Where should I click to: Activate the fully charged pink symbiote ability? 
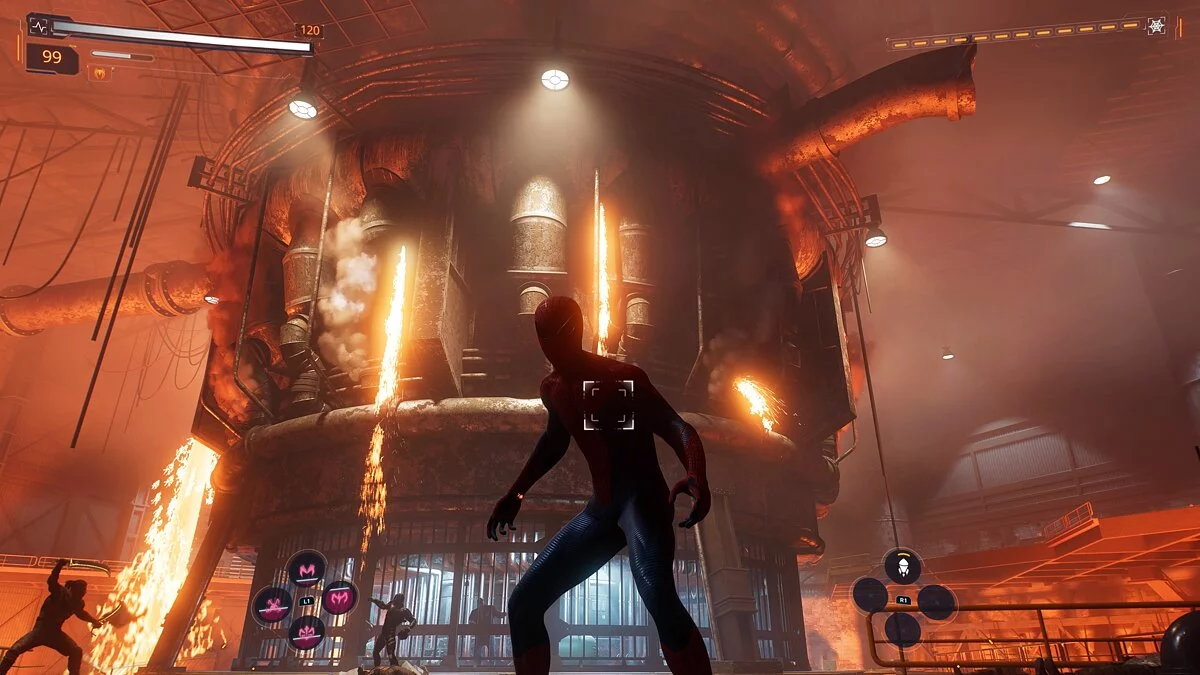tap(340, 598)
